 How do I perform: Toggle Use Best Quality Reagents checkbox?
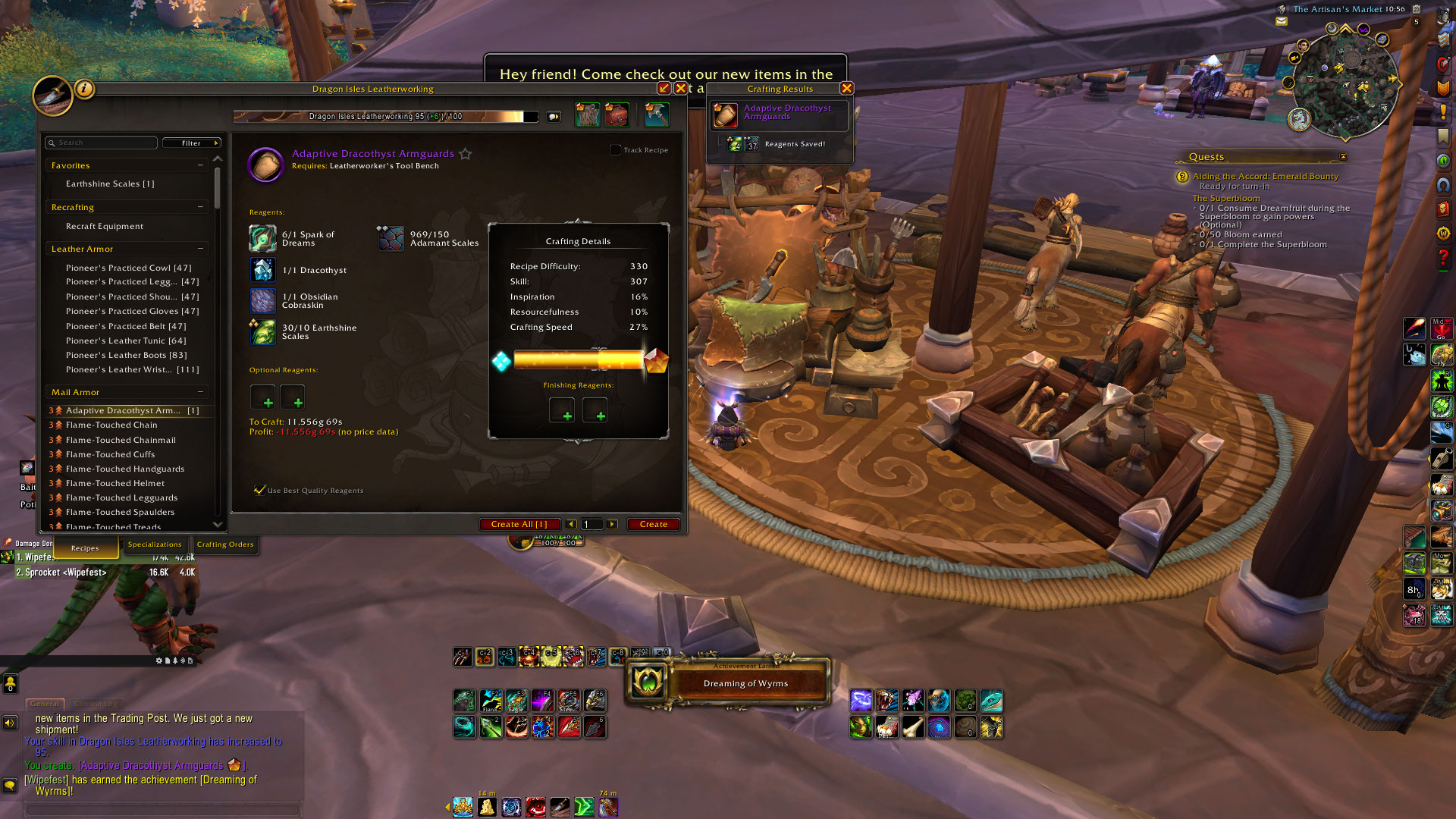click(x=260, y=490)
